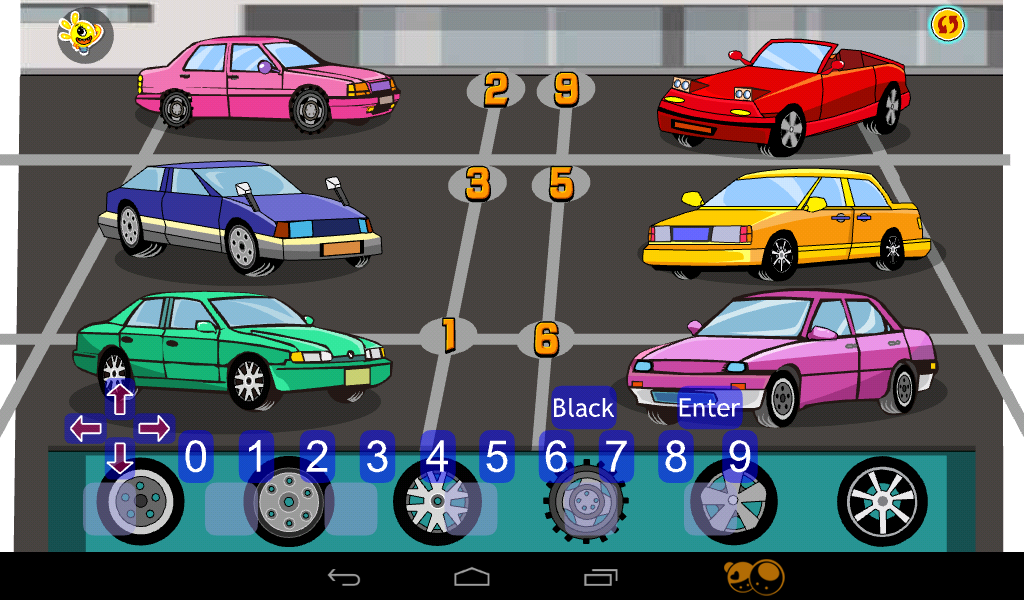Tap the left arrow button

(86, 429)
